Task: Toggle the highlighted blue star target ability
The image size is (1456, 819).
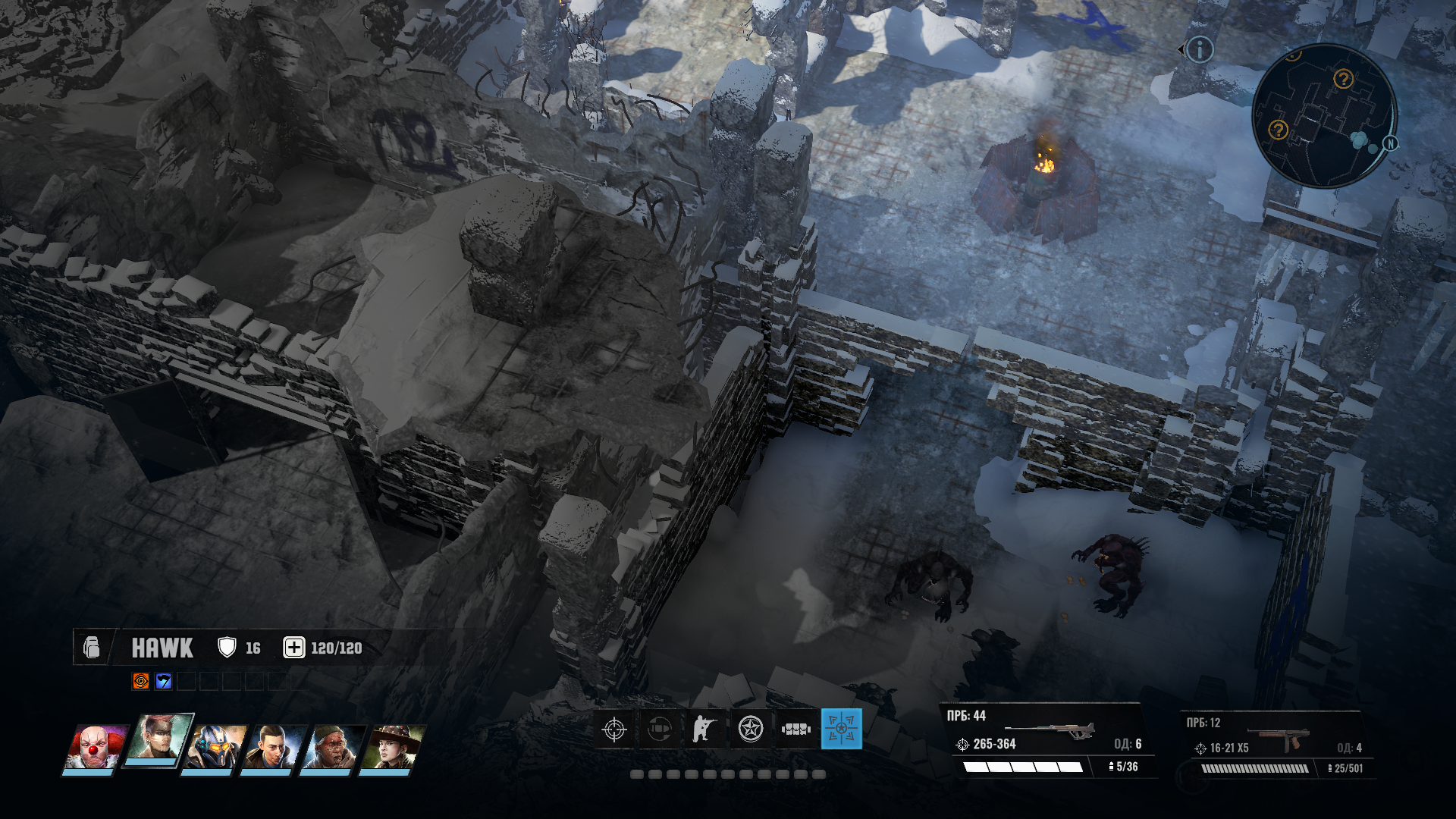Action: (841, 730)
